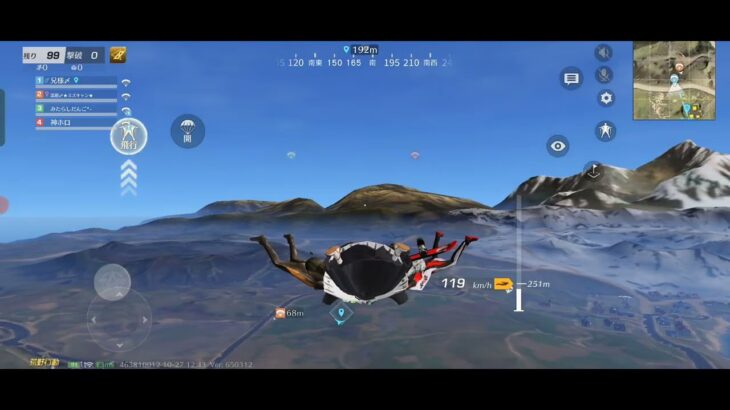730x410 pixels.
Task: Tap the flag marker icon above the altitude bar
Action: coord(593,171)
